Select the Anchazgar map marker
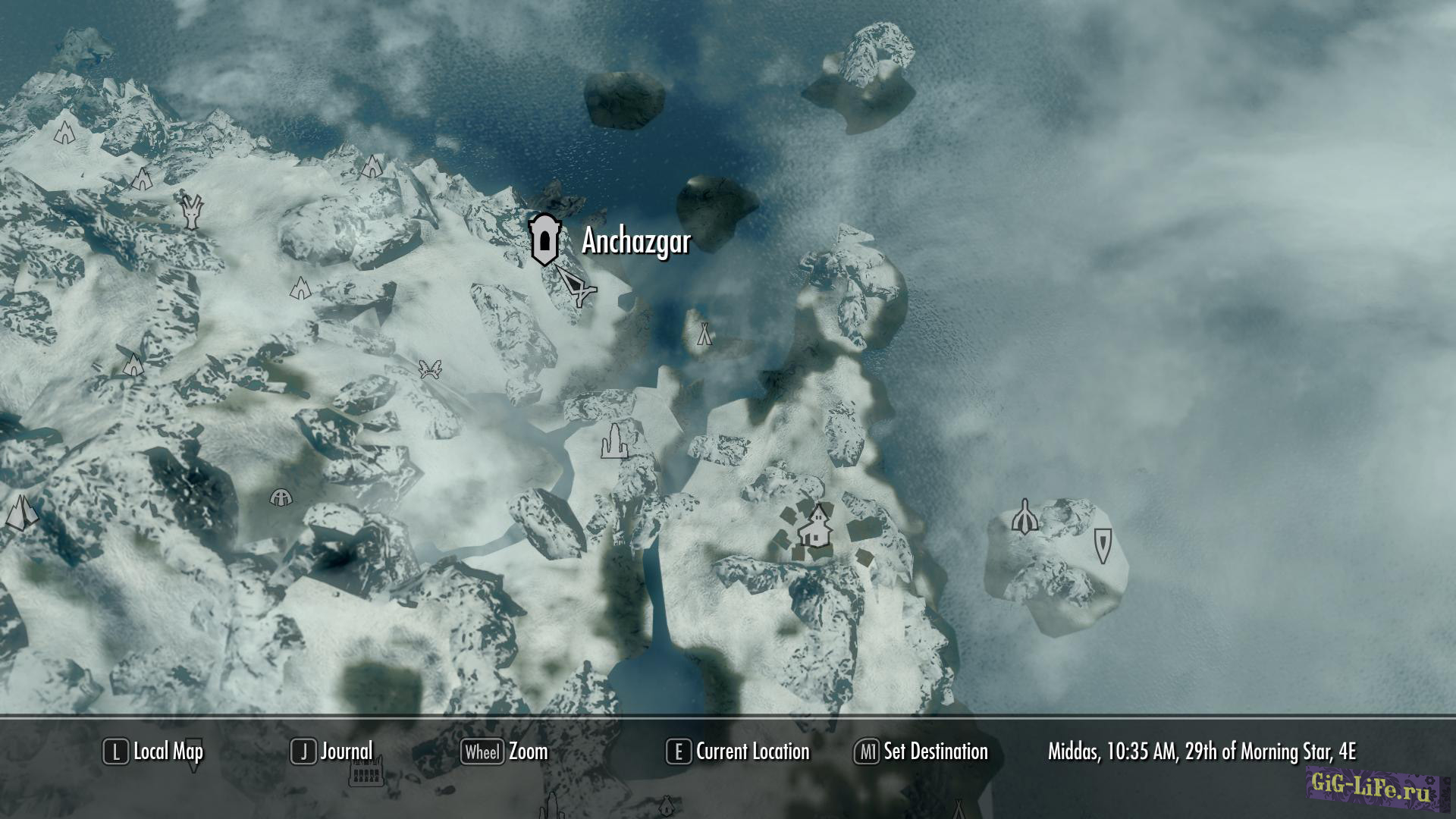This screenshot has height=819, width=1456. pyautogui.click(x=544, y=240)
